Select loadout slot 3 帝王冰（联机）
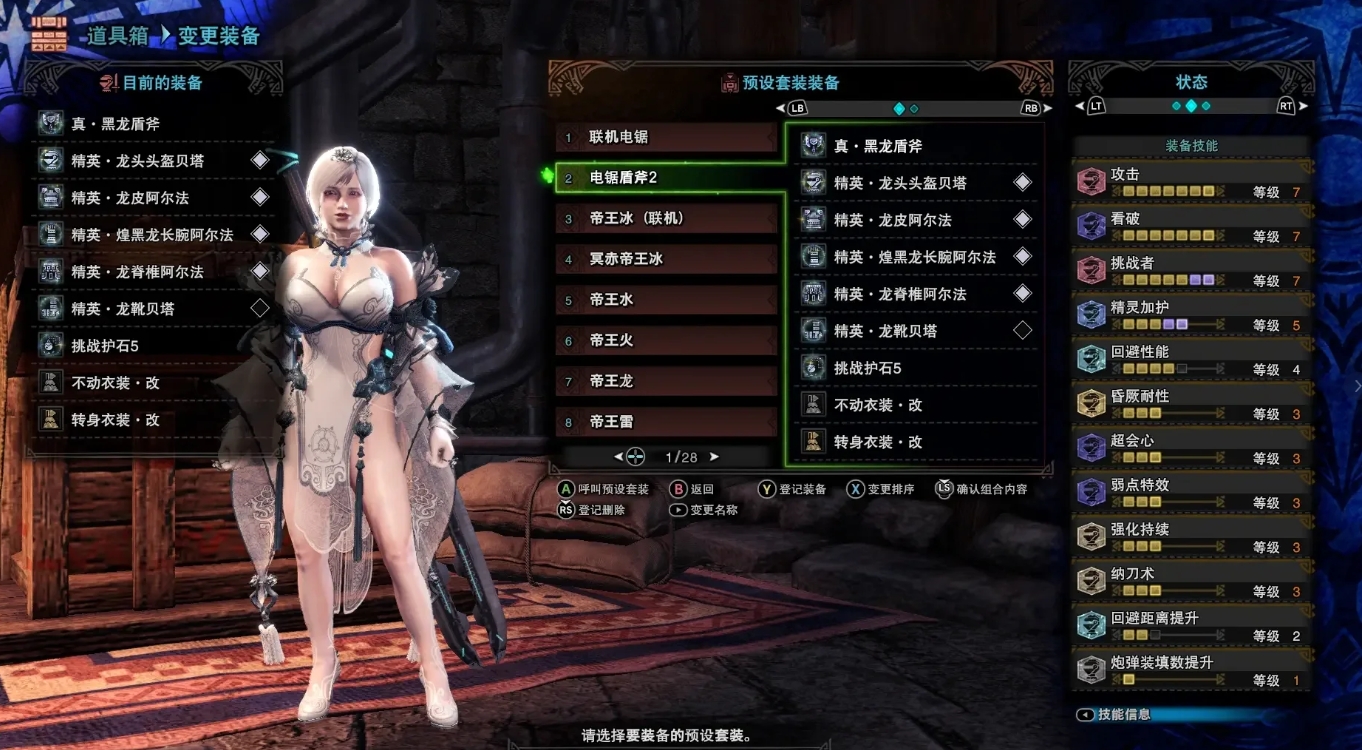The height and width of the screenshot is (750, 1362). pos(665,217)
